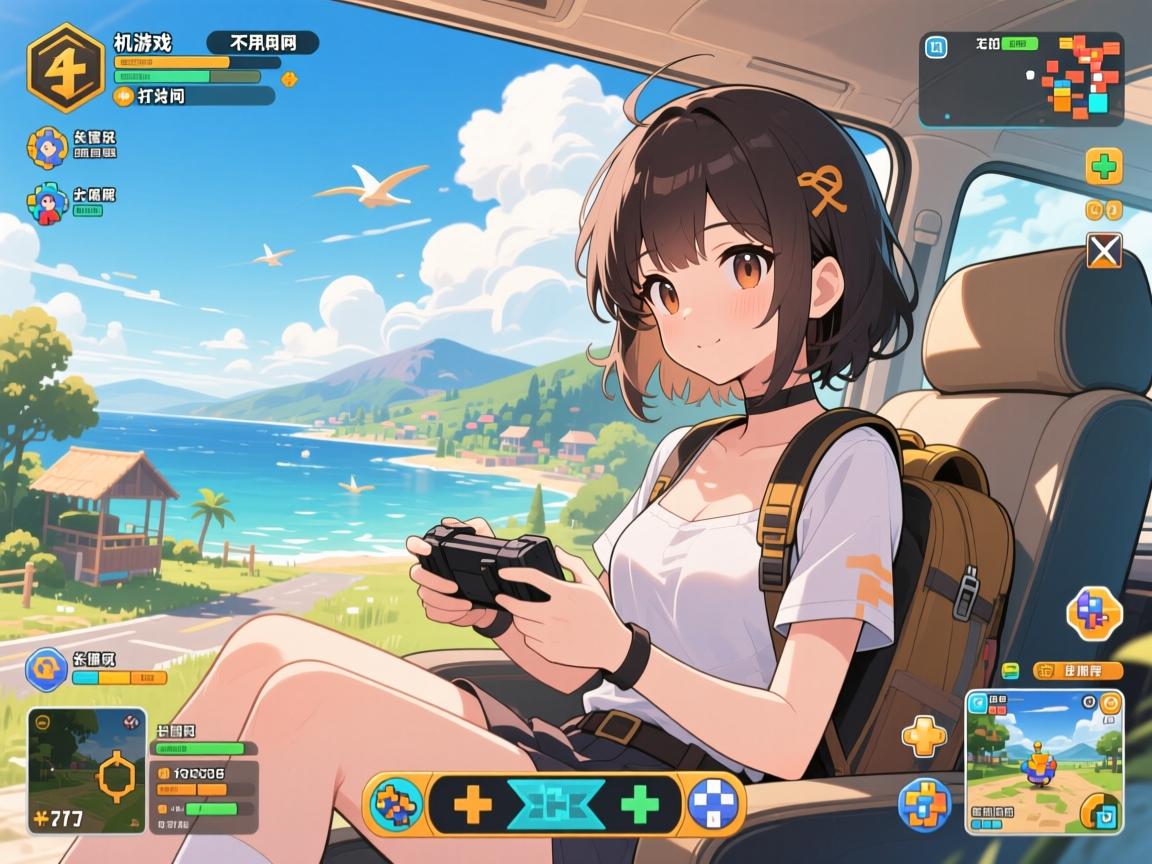
Task: Select the blue-haired teammate portrait
Action: (46, 147)
